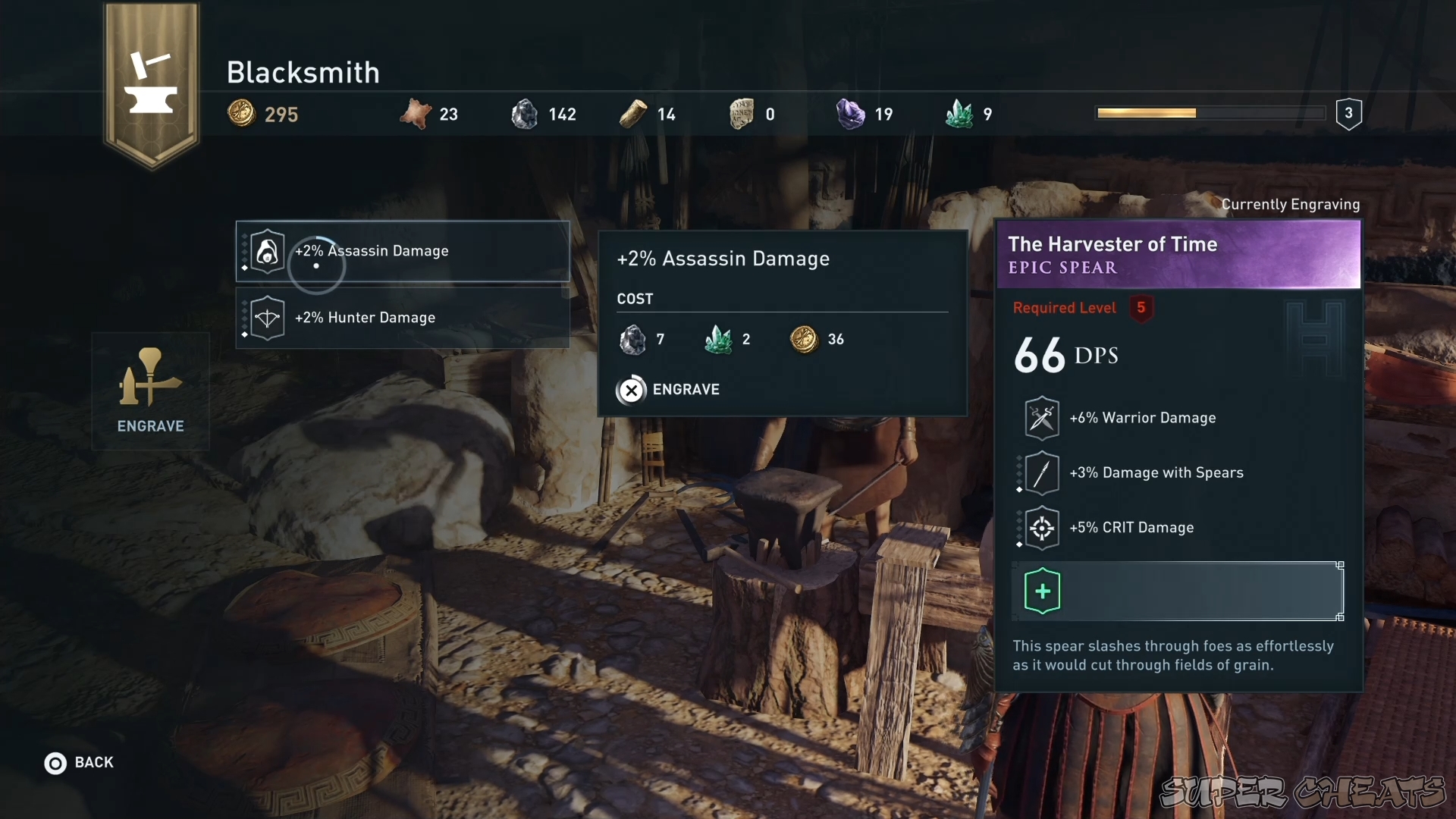
Task: Click the olive wood icon showing 14
Action: (x=632, y=112)
